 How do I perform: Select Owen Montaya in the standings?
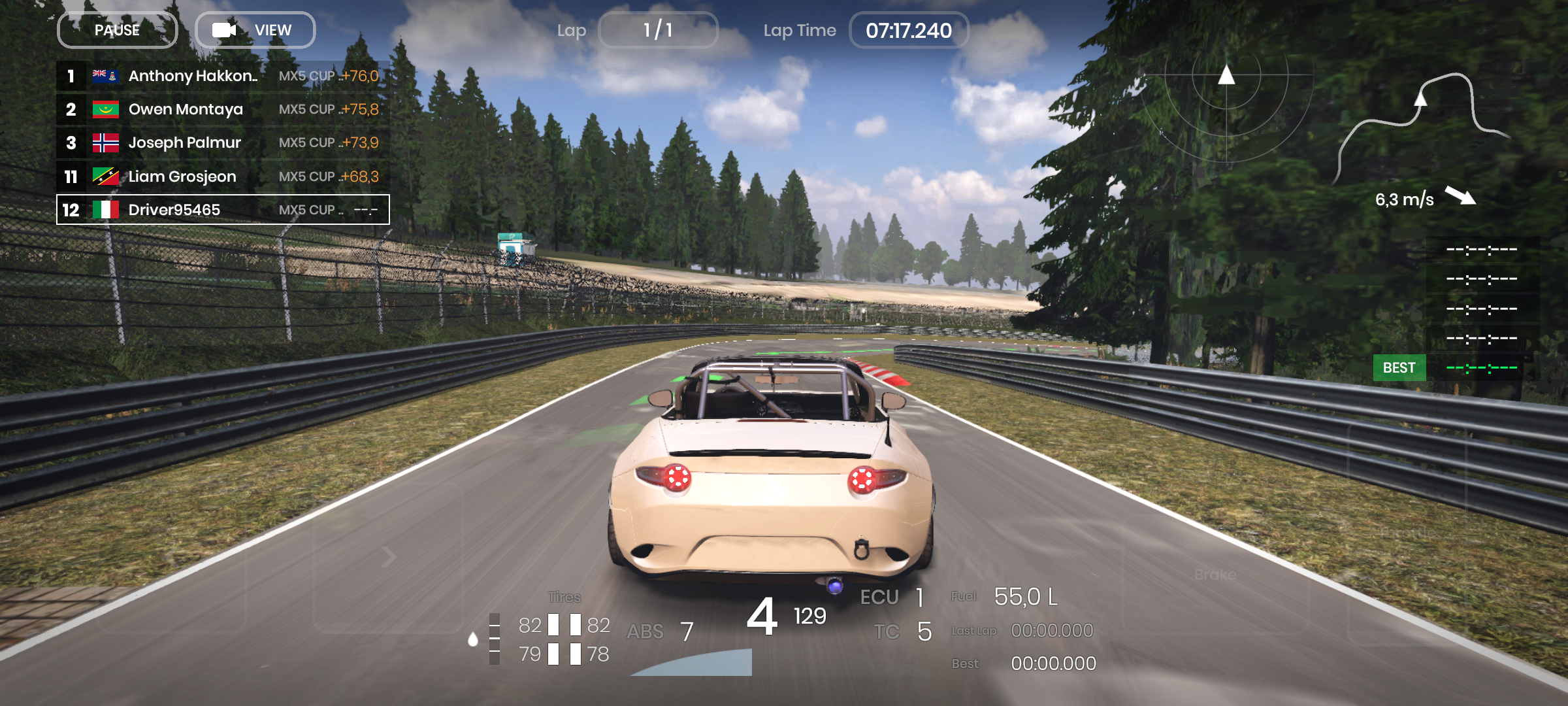point(223,109)
